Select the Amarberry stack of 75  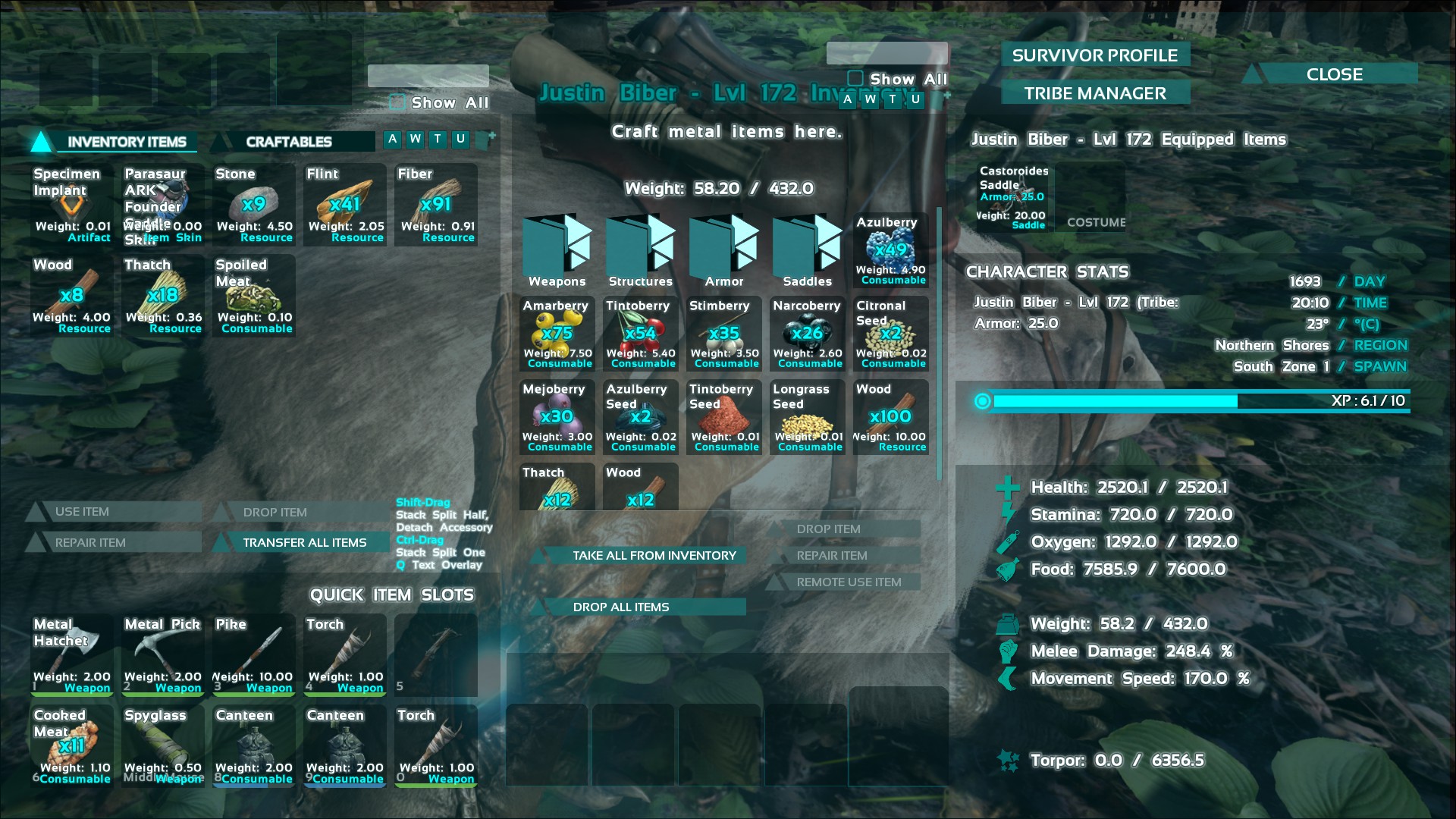click(x=557, y=334)
